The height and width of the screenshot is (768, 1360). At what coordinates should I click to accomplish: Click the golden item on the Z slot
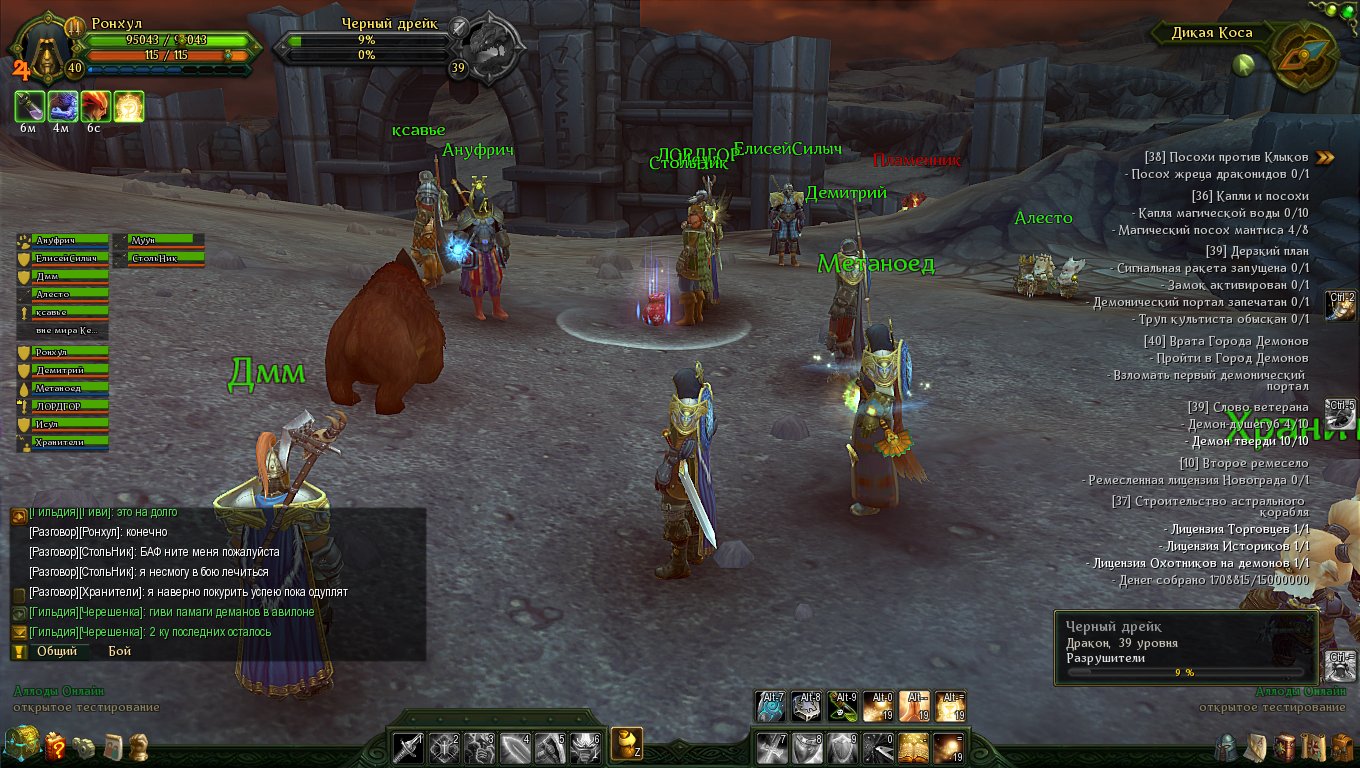click(x=626, y=743)
